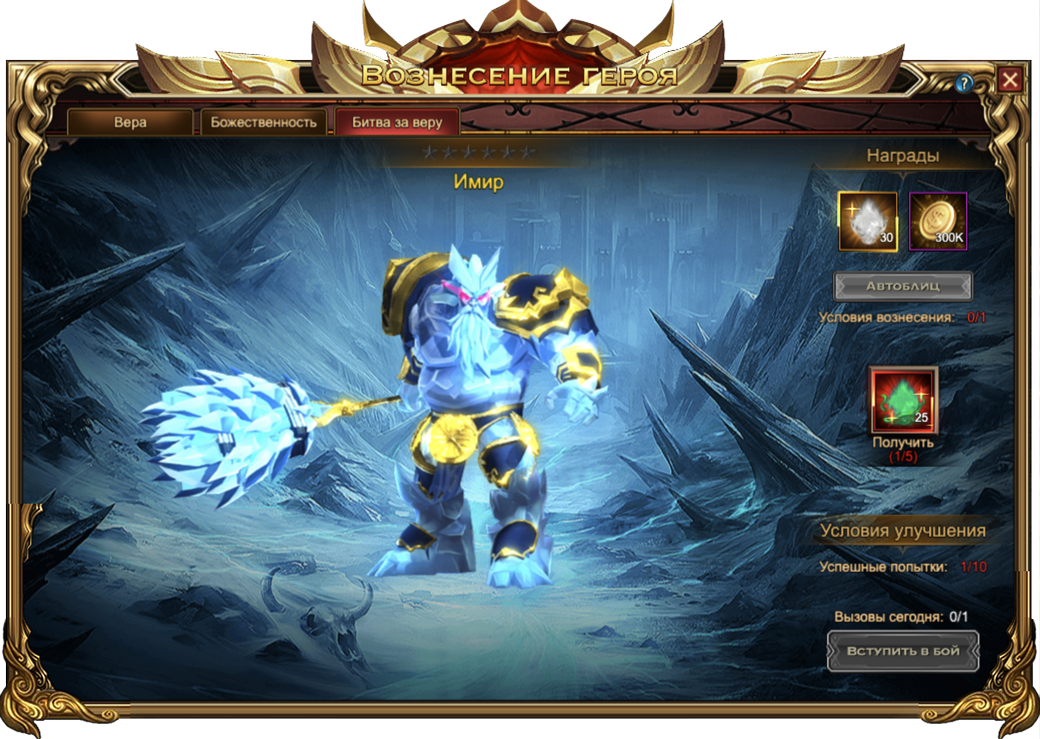Open the Божественность tab

click(264, 123)
